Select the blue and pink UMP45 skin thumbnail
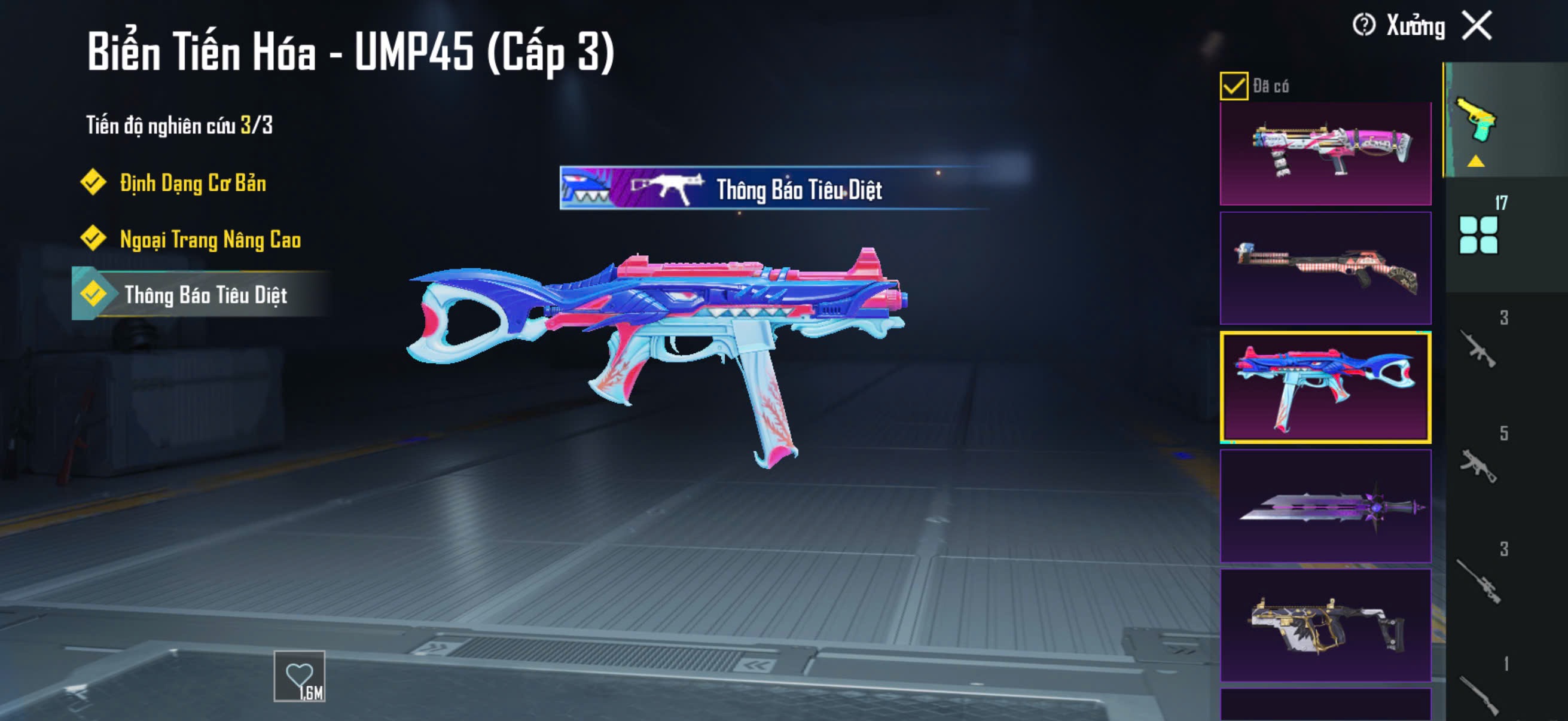1568x721 pixels. [1325, 387]
